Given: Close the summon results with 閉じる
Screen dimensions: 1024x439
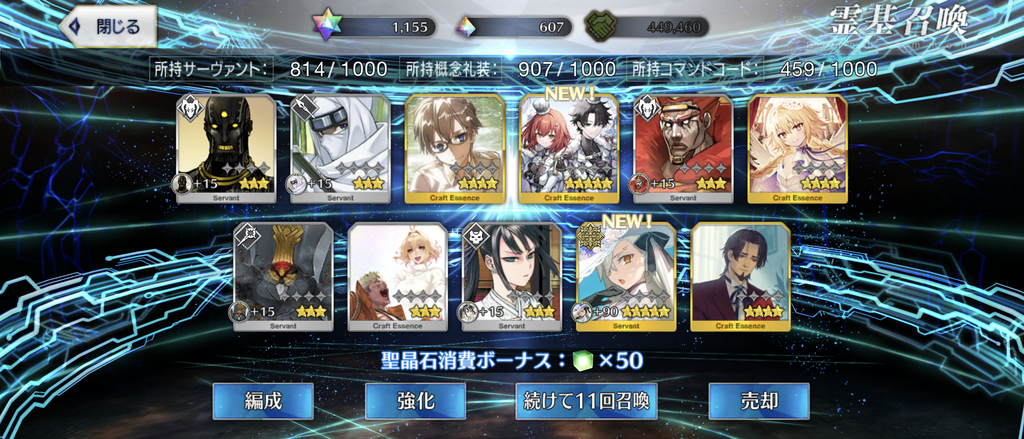Looking at the screenshot, I should point(112,27).
